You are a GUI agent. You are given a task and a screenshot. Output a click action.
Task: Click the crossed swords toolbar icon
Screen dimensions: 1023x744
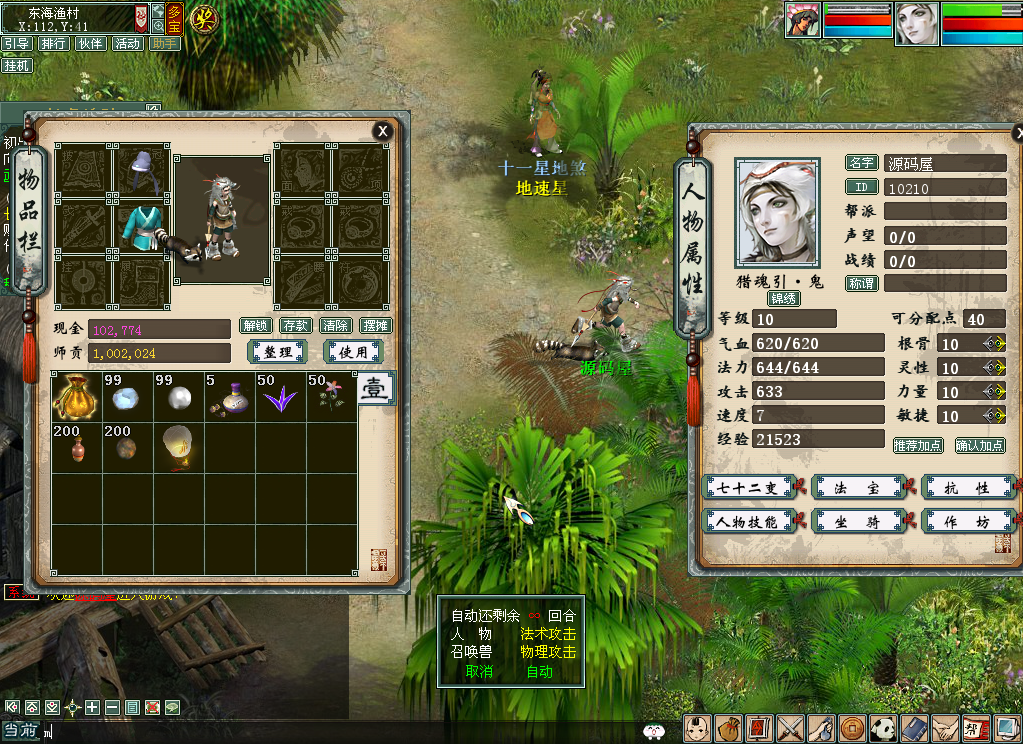coord(791,729)
